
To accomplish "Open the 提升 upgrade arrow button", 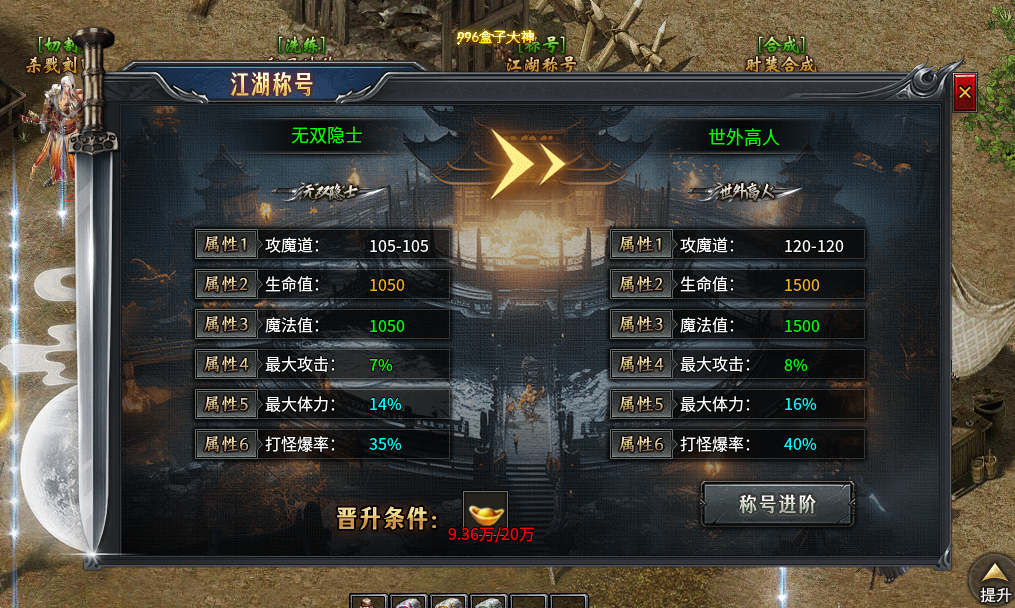I will tap(993, 578).
